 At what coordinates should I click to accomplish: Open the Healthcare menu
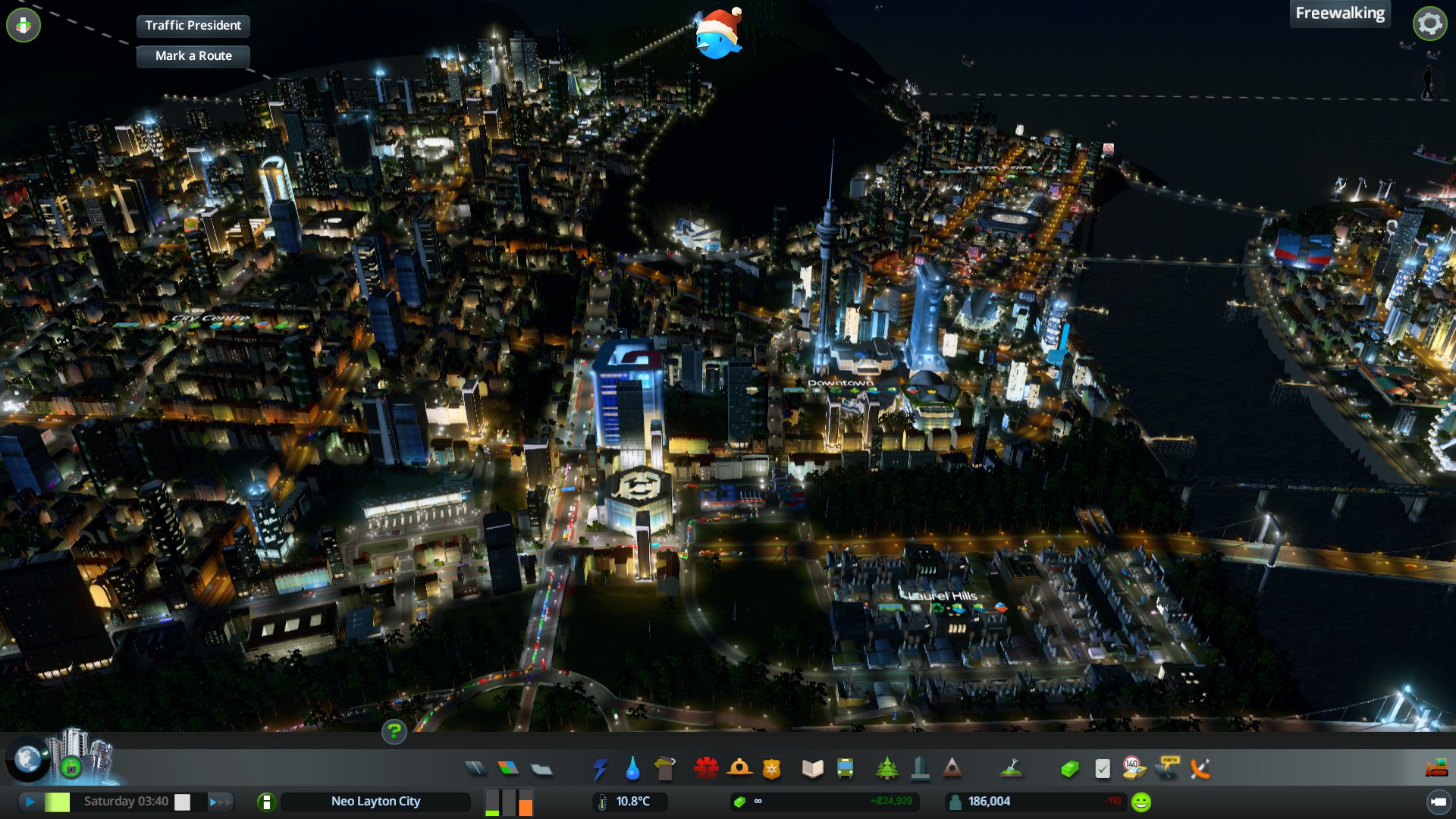tap(706, 769)
